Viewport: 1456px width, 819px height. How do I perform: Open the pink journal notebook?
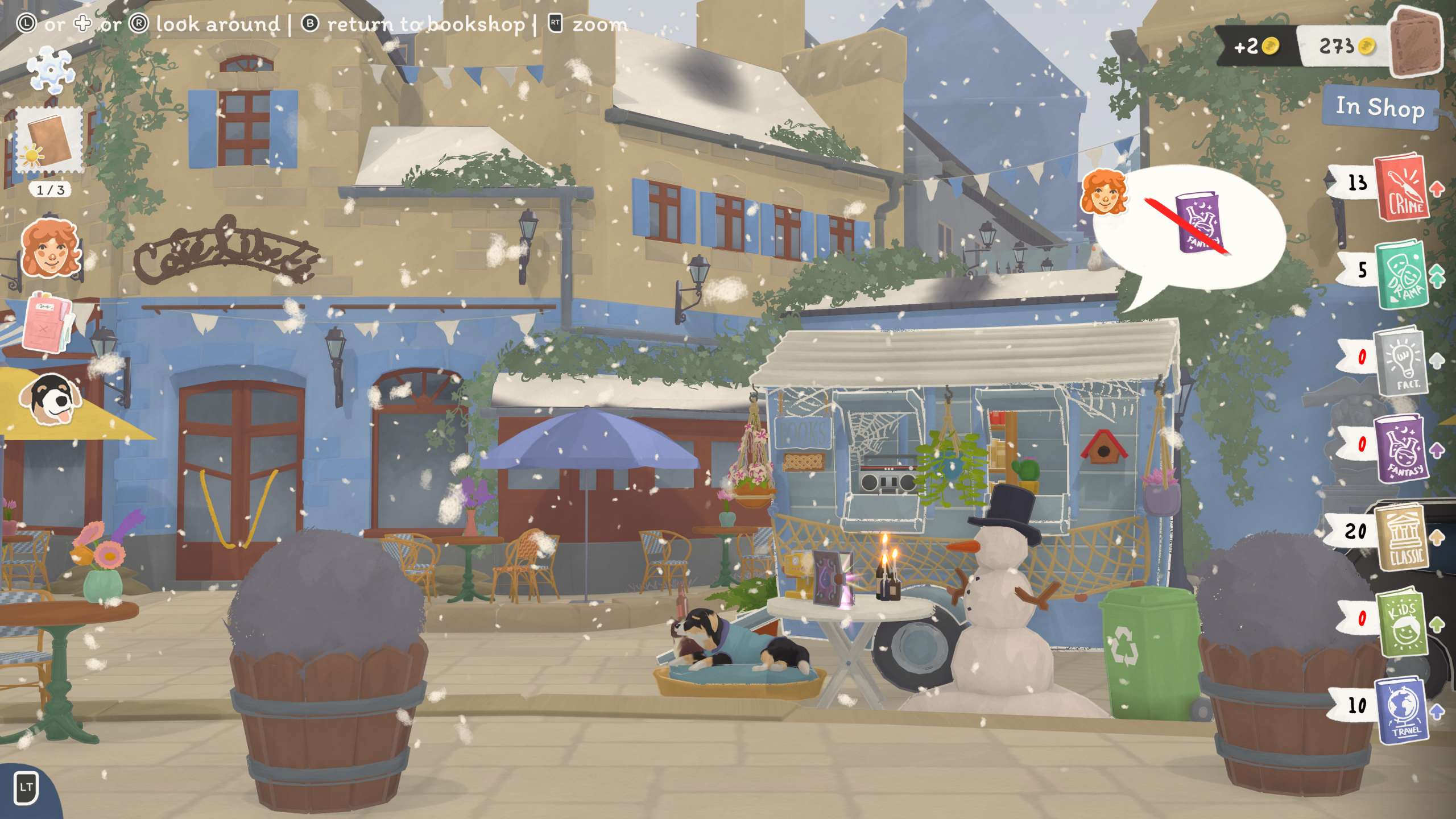click(x=47, y=322)
